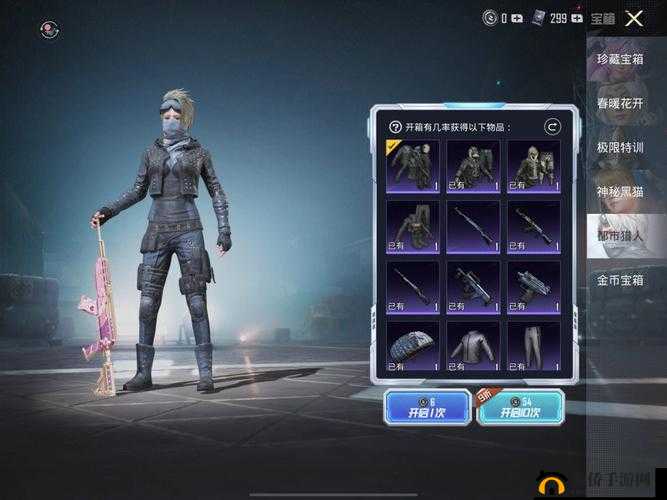Add more crate coupons

pyautogui.click(x=576, y=18)
